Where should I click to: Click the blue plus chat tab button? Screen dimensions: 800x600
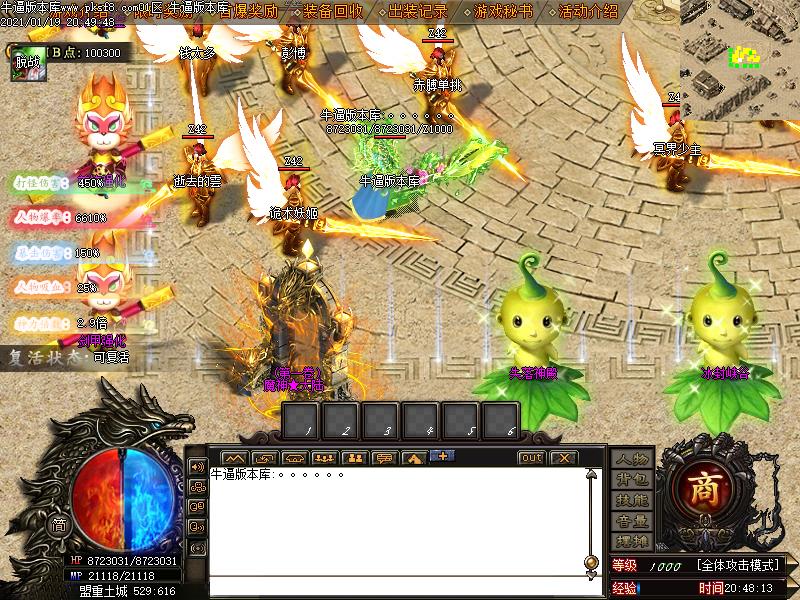coord(442,457)
